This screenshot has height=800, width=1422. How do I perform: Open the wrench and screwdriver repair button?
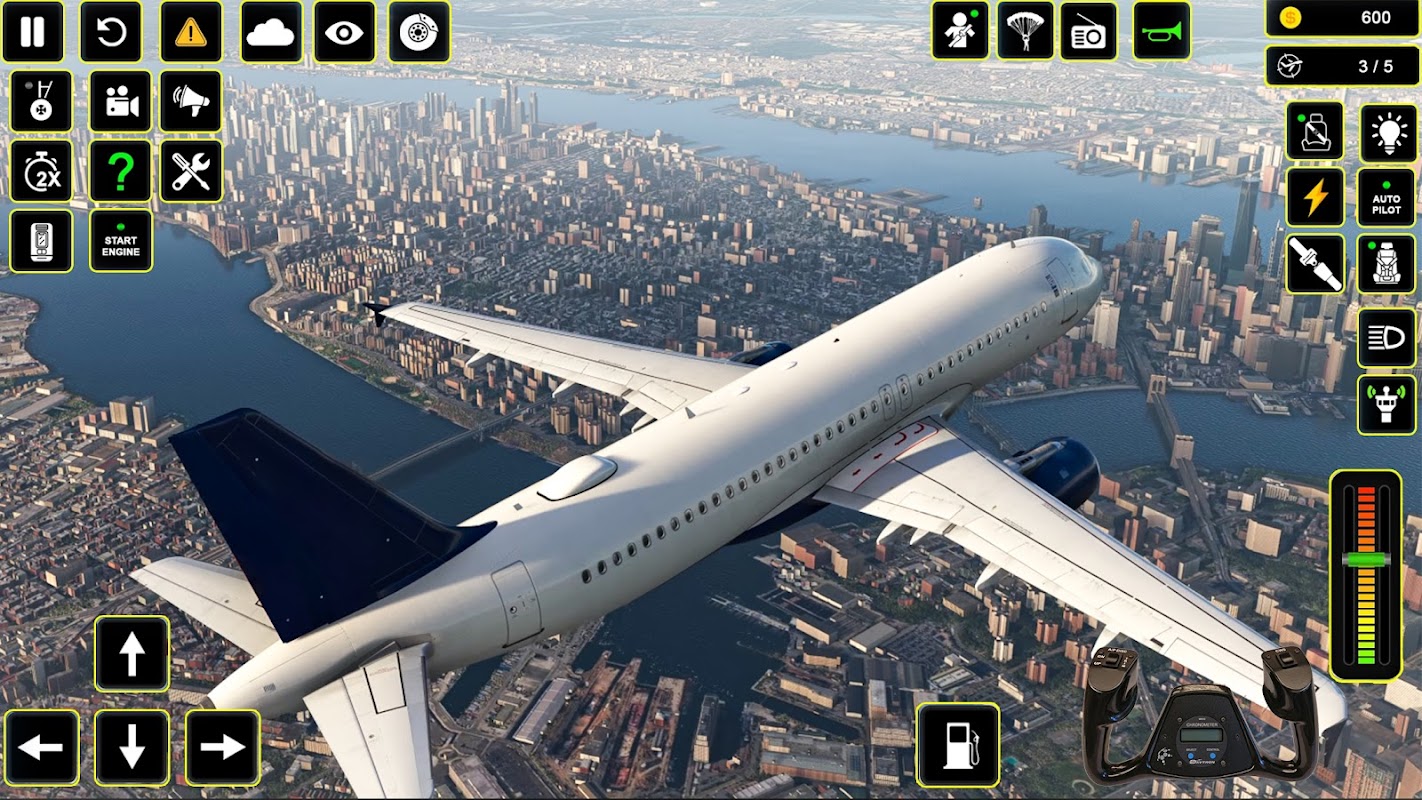pyautogui.click(x=191, y=171)
